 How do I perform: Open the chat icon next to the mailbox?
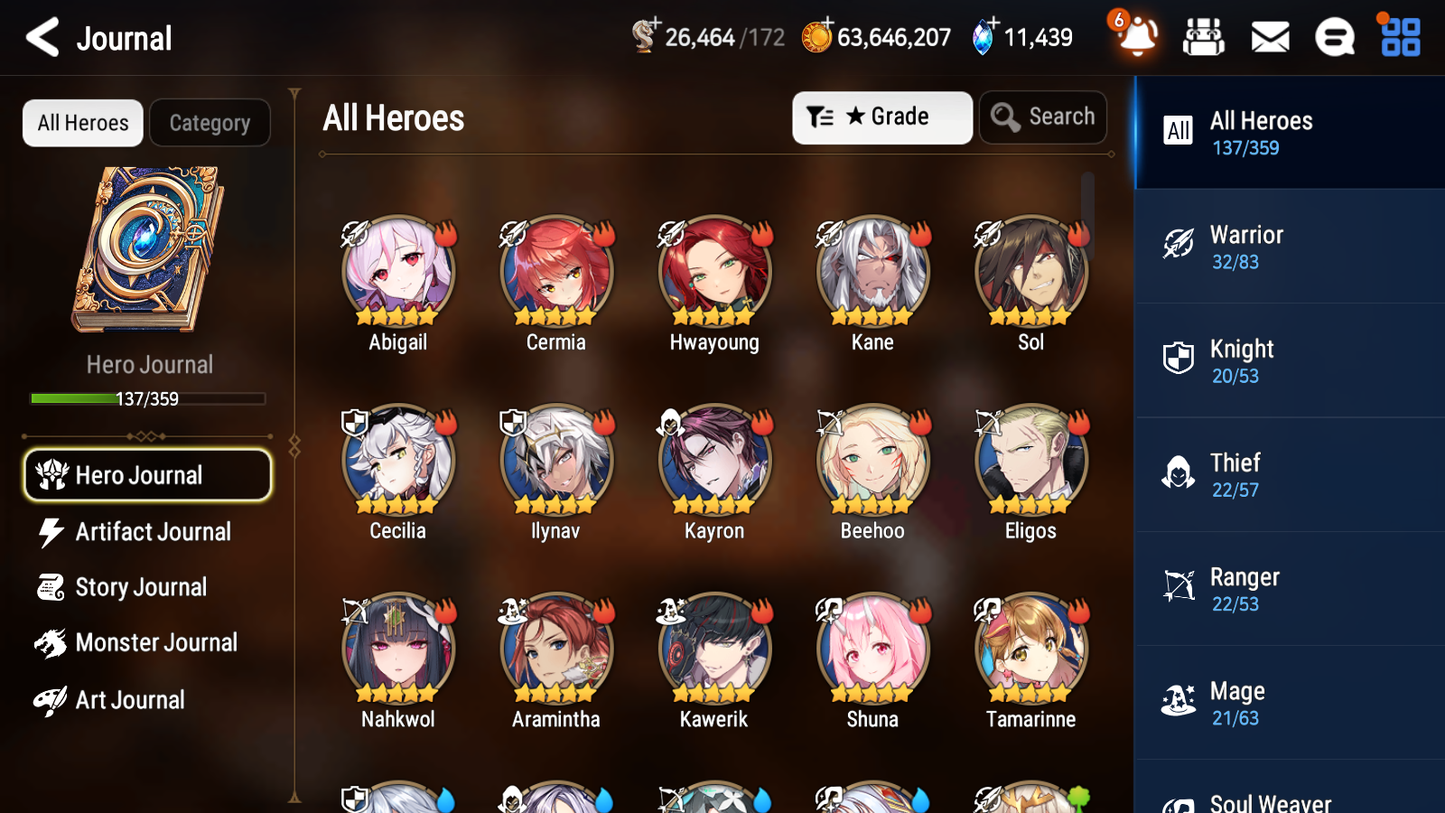coord(1334,36)
